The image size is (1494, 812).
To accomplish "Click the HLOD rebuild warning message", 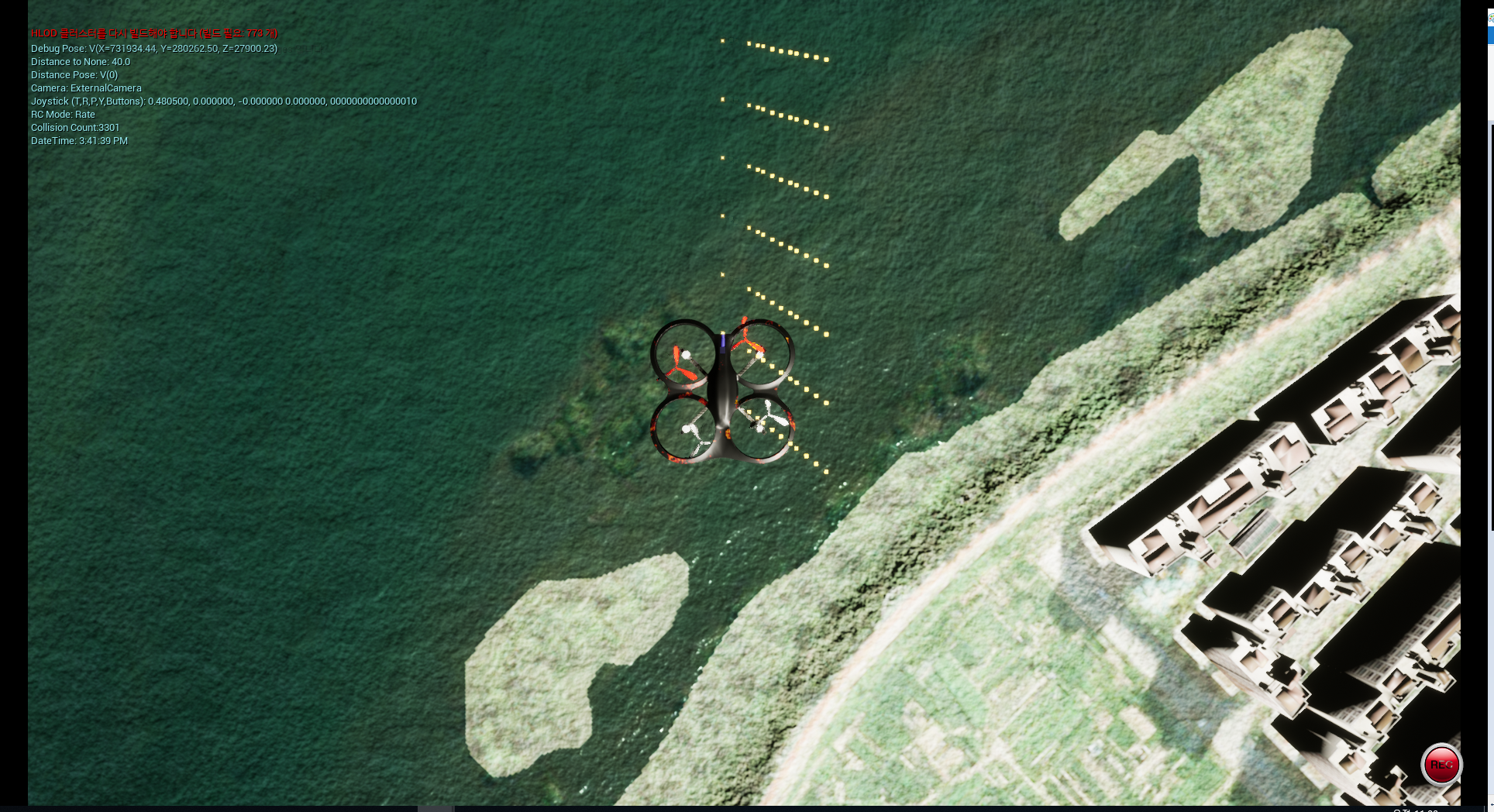I will pyautogui.click(x=154, y=33).
